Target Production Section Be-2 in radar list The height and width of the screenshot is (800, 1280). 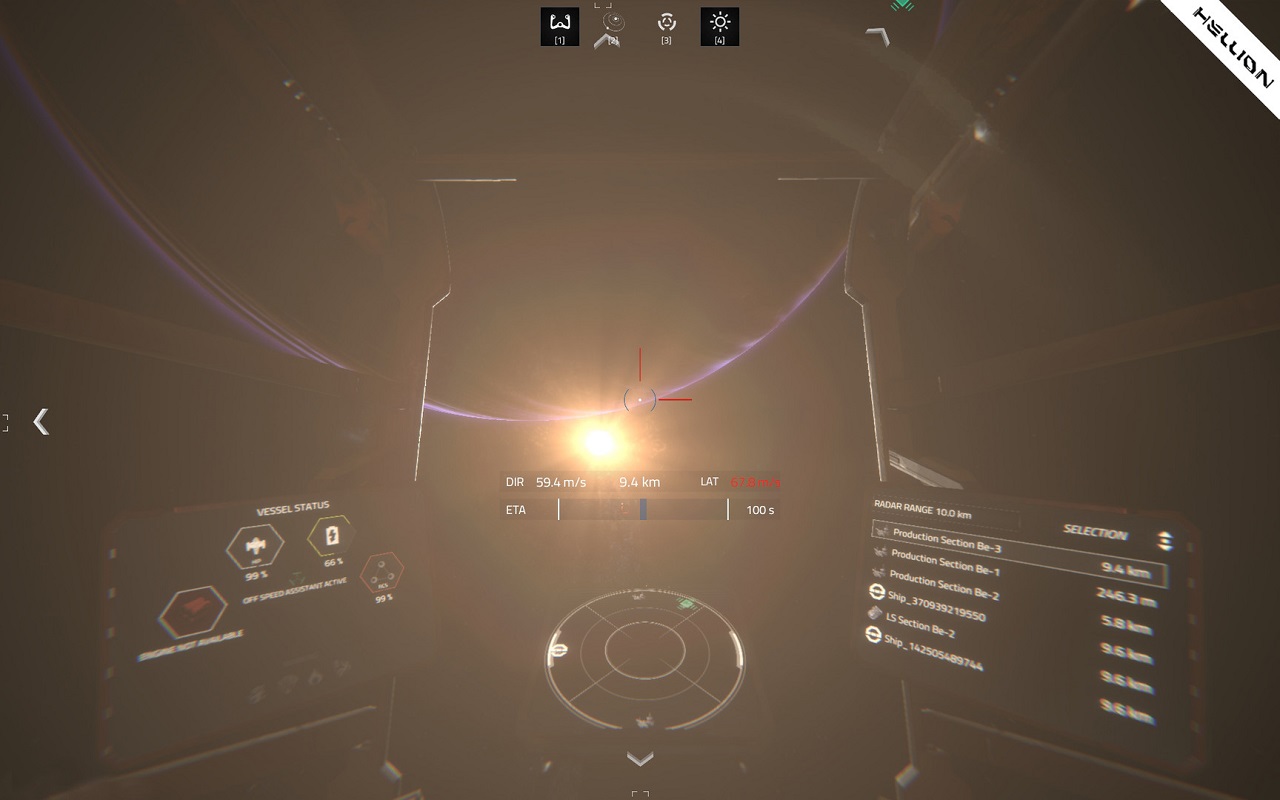point(943,586)
